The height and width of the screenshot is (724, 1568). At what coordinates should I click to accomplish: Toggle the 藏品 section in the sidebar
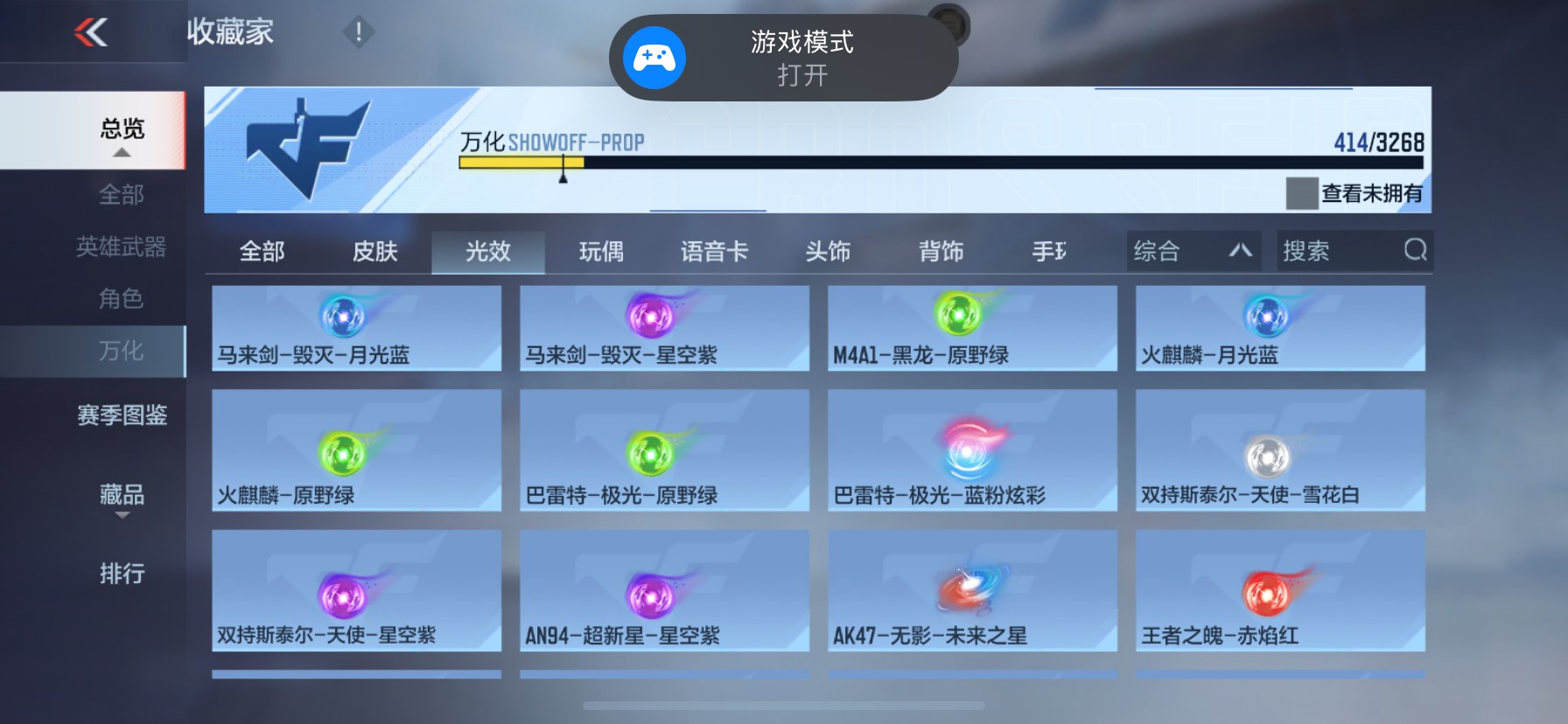click(x=121, y=495)
